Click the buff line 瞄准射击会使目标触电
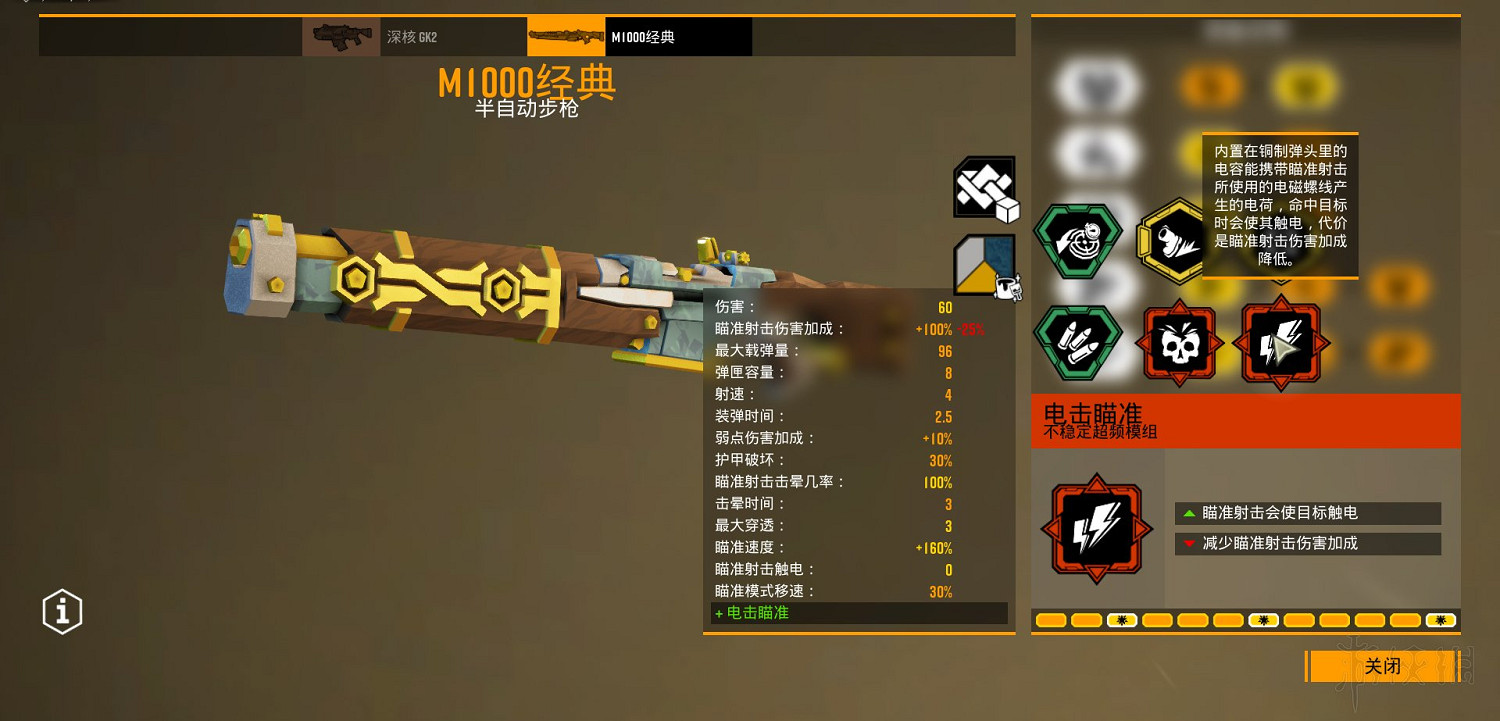 [1306, 513]
